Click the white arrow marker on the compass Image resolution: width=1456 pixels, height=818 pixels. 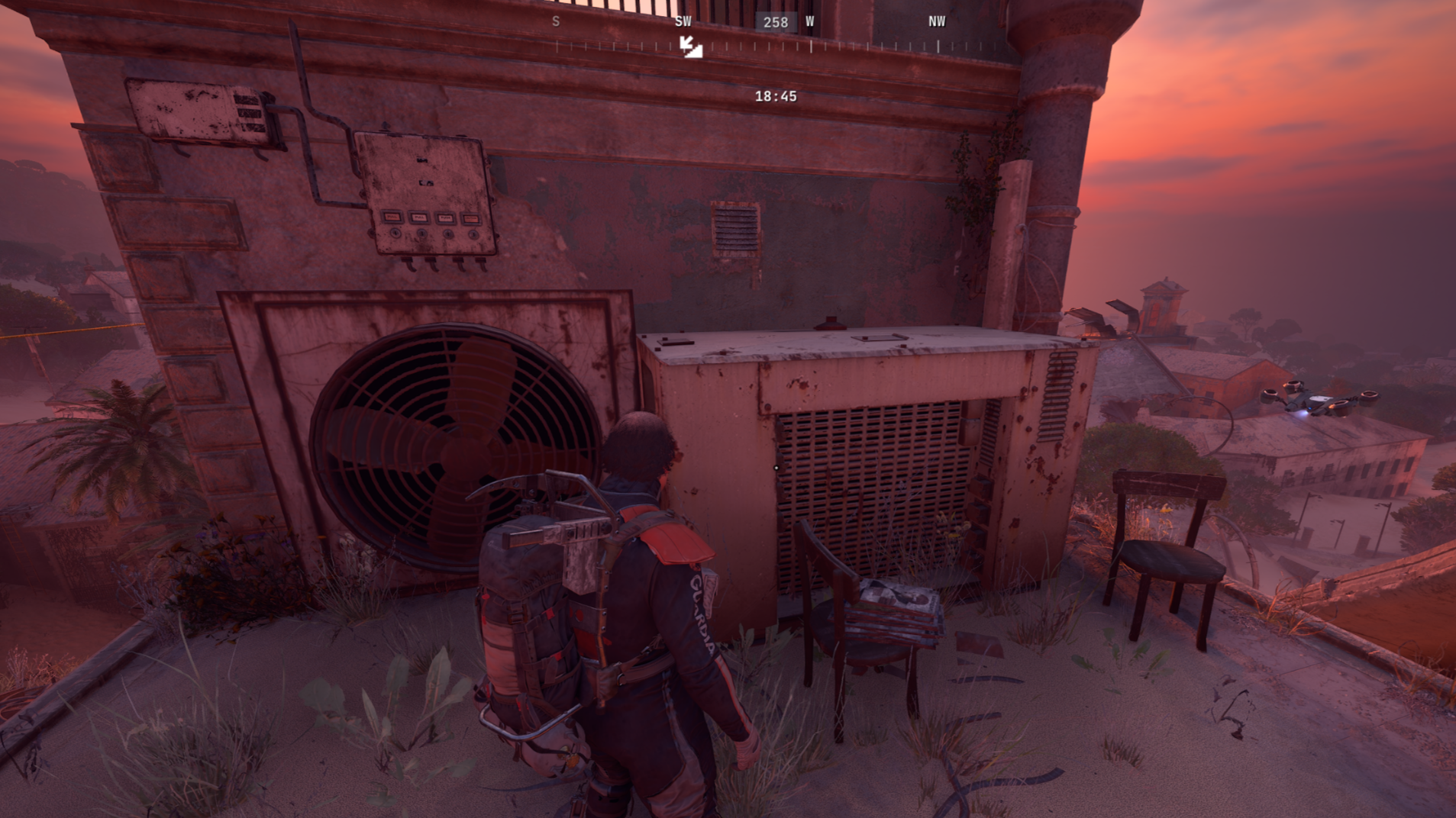tap(691, 47)
